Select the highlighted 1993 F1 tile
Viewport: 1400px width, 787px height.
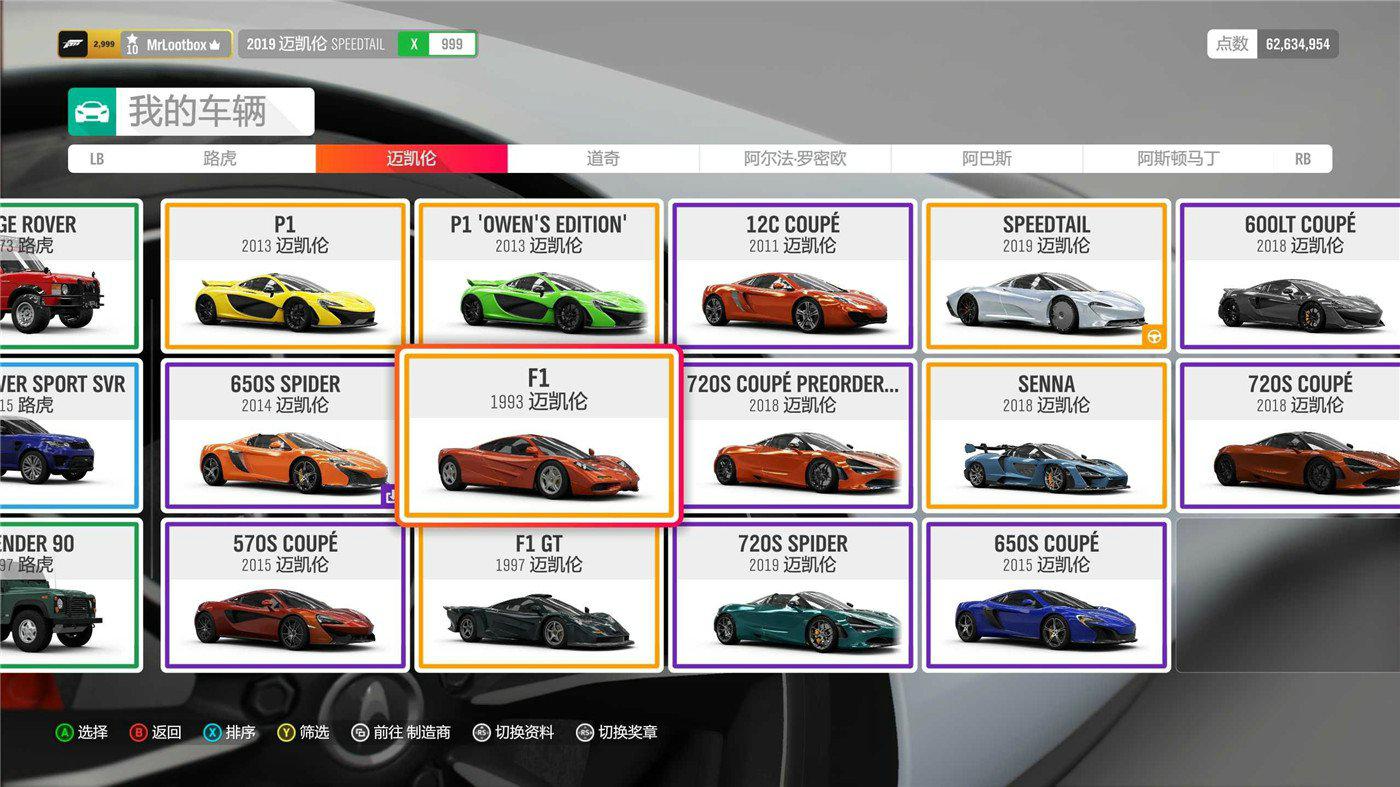538,436
